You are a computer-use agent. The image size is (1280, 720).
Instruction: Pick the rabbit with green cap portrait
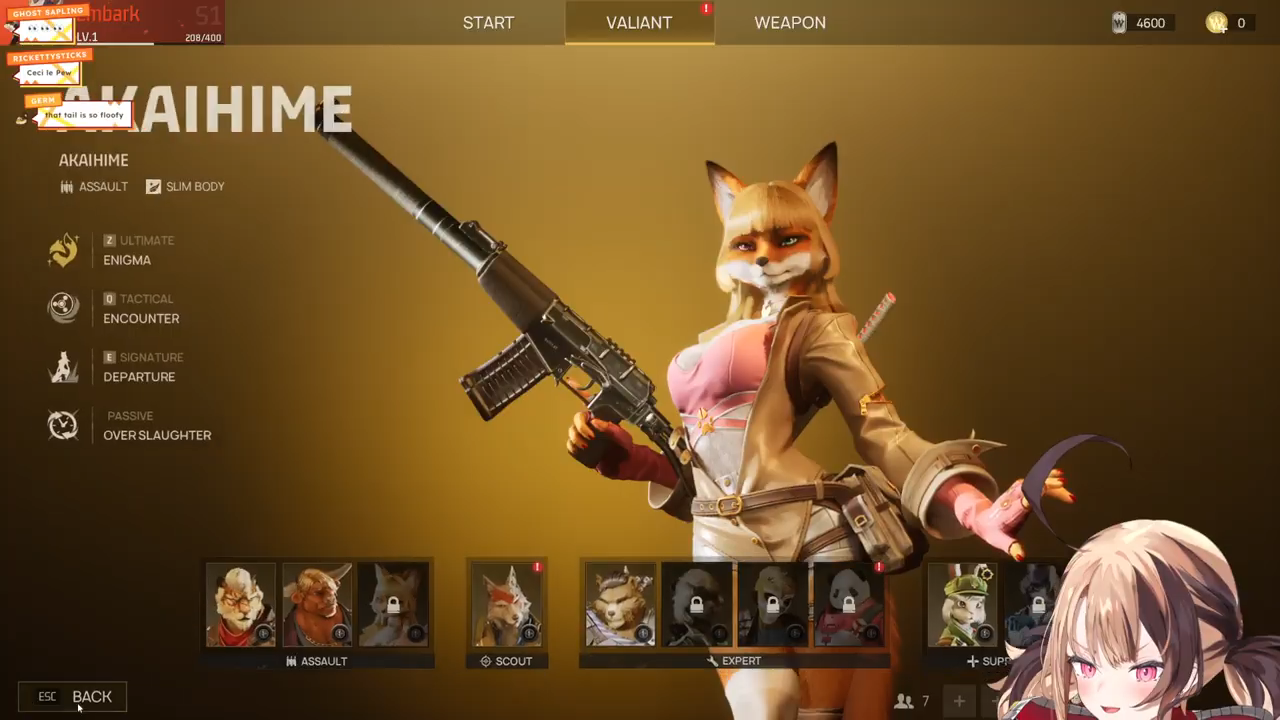[x=962, y=604]
